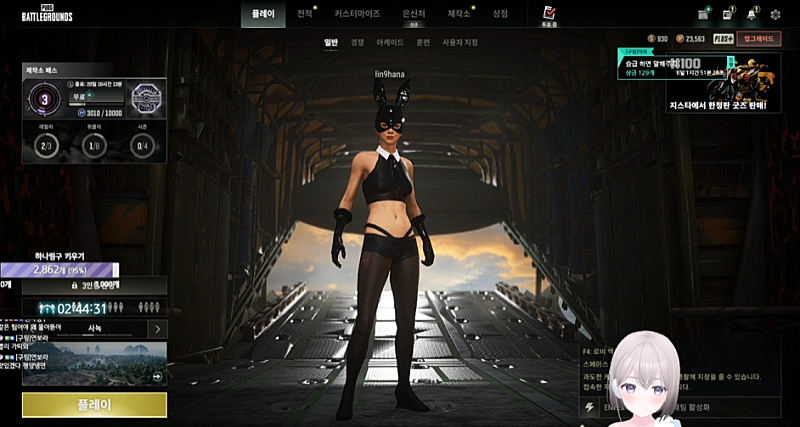This screenshot has width=800, height=427.
Task: Expand the 사녹 map selection arrow
Action: [x=158, y=329]
